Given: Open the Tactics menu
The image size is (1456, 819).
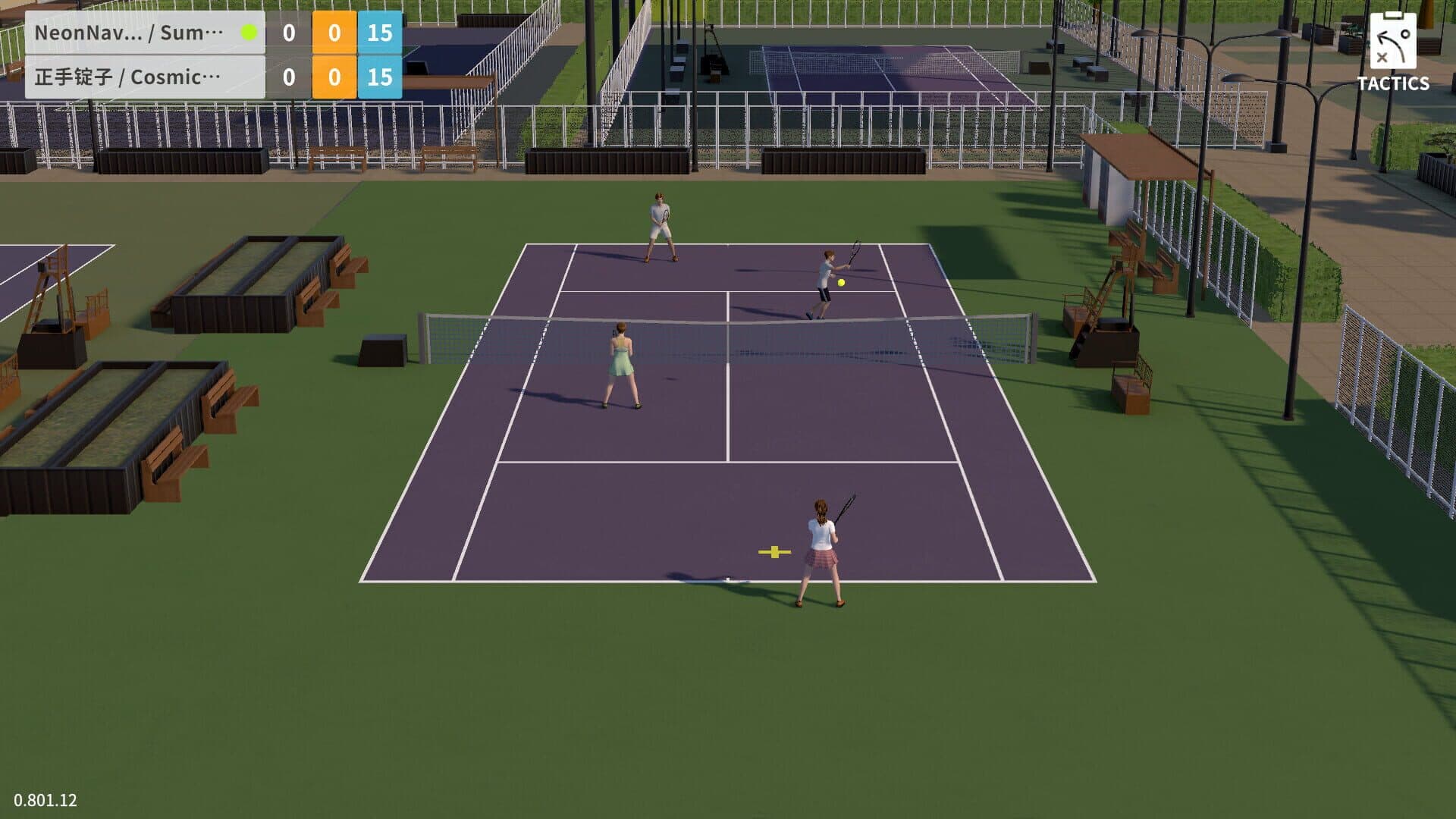Looking at the screenshot, I should [1392, 52].
